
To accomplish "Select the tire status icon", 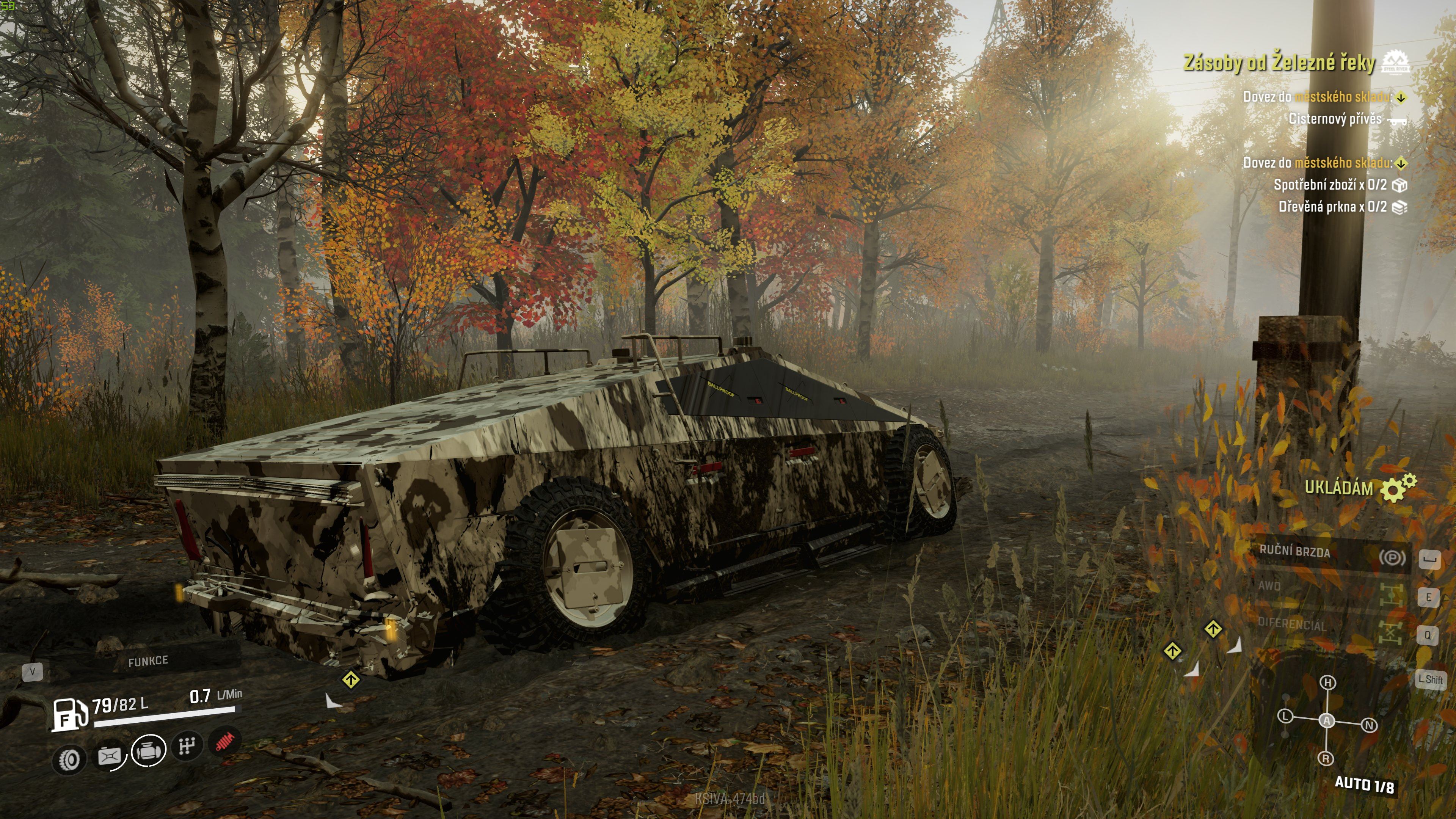I will 69,759.
